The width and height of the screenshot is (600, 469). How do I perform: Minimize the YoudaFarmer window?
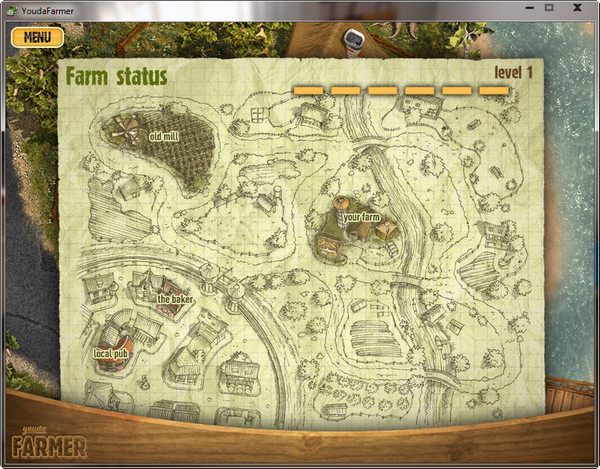tap(524, 7)
